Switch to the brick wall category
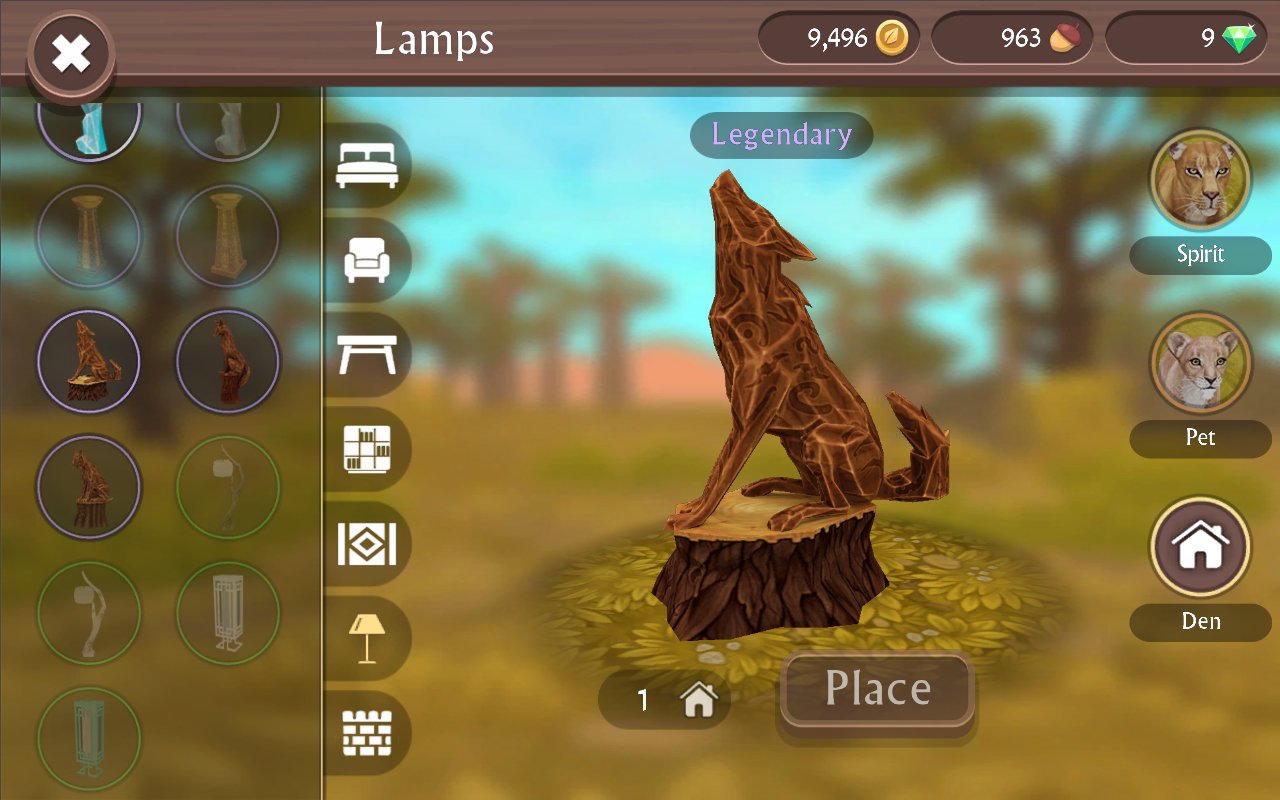1280x800 pixels. pos(367,734)
